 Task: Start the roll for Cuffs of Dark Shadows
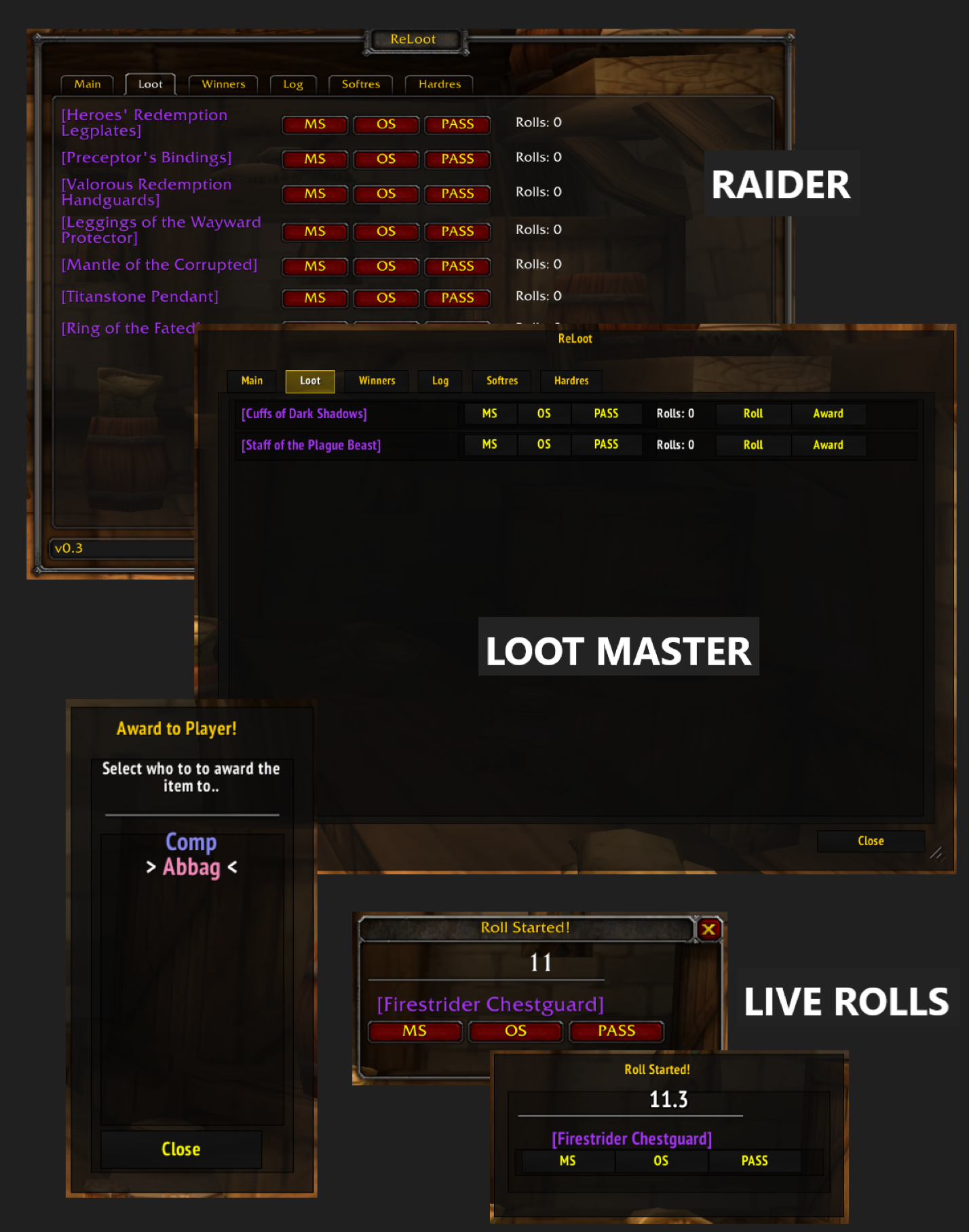point(753,413)
